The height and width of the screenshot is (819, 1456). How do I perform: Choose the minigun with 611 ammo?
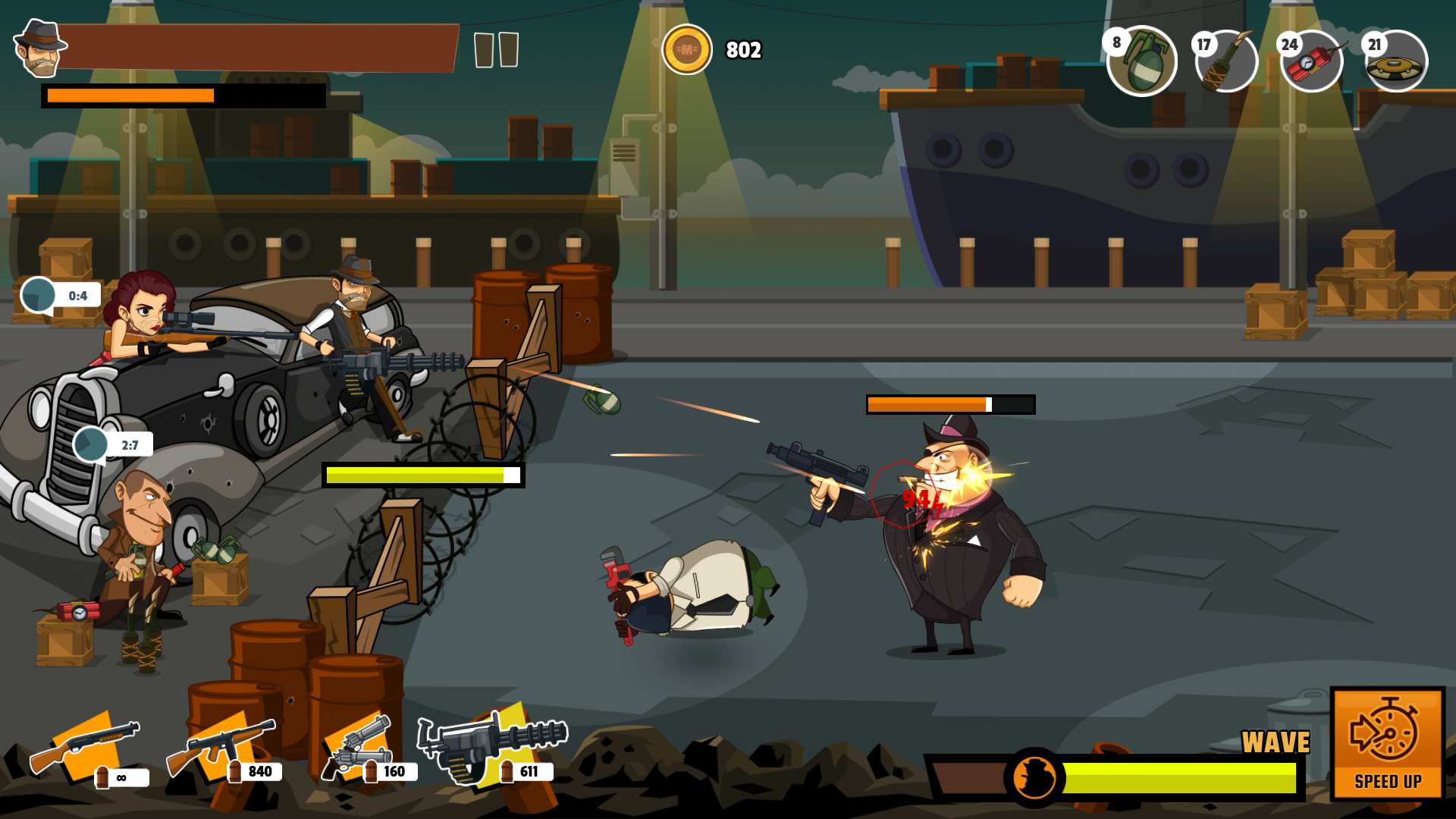(493, 745)
